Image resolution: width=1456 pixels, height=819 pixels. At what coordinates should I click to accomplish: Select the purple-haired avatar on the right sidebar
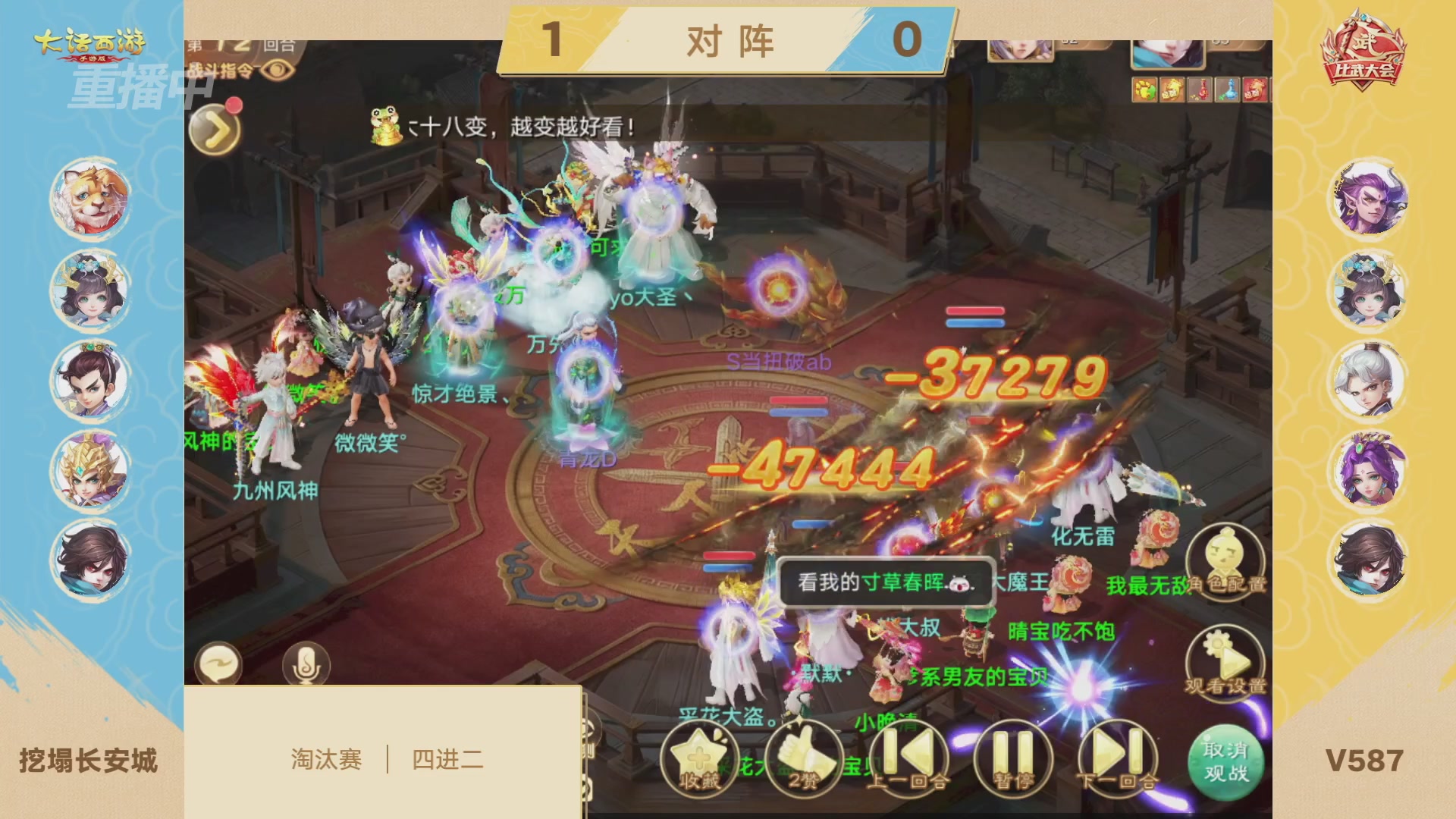tap(1368, 196)
